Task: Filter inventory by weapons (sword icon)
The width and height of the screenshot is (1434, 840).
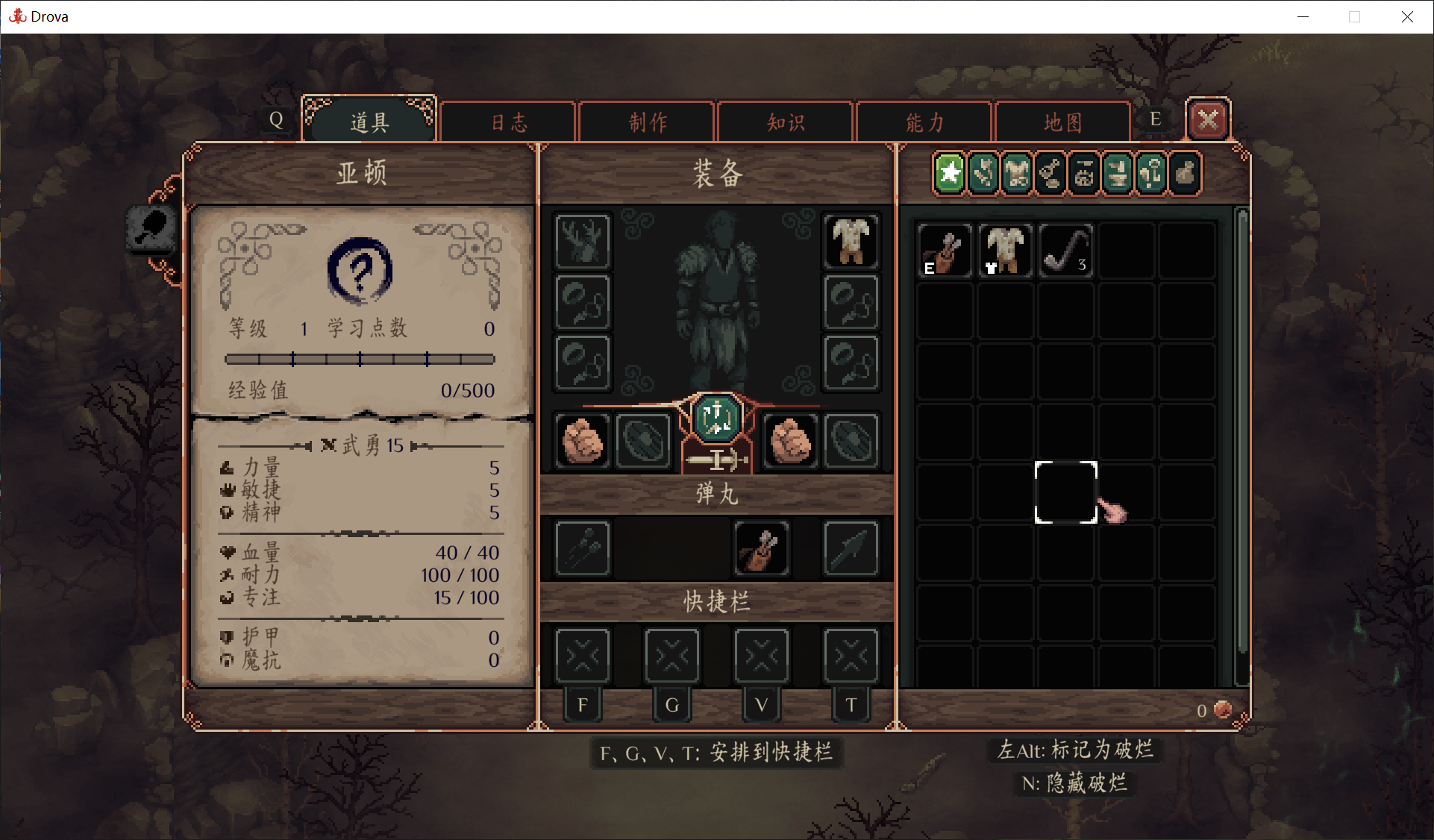Action: coord(983,174)
